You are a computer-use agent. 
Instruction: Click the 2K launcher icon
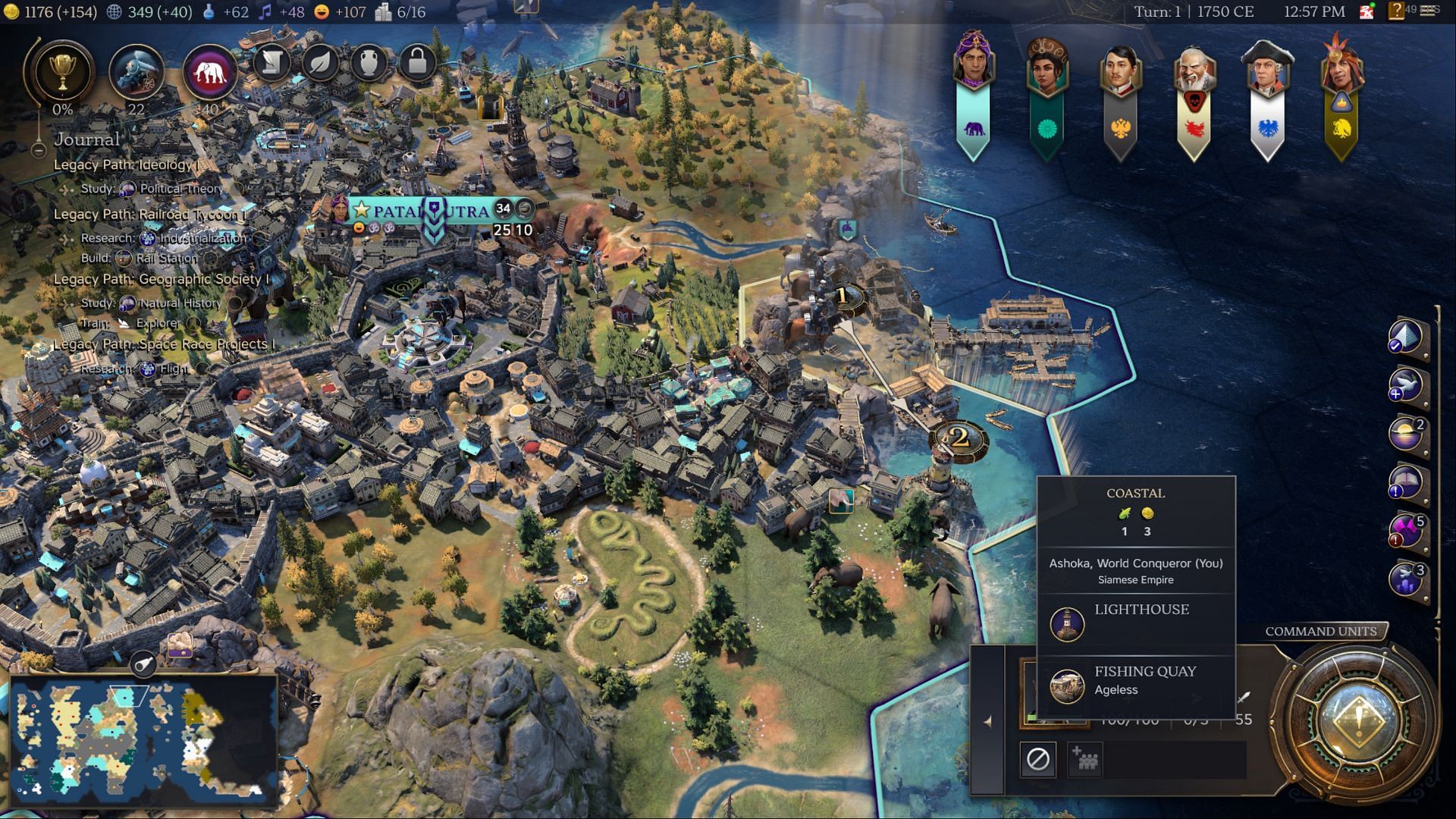coord(1367,11)
